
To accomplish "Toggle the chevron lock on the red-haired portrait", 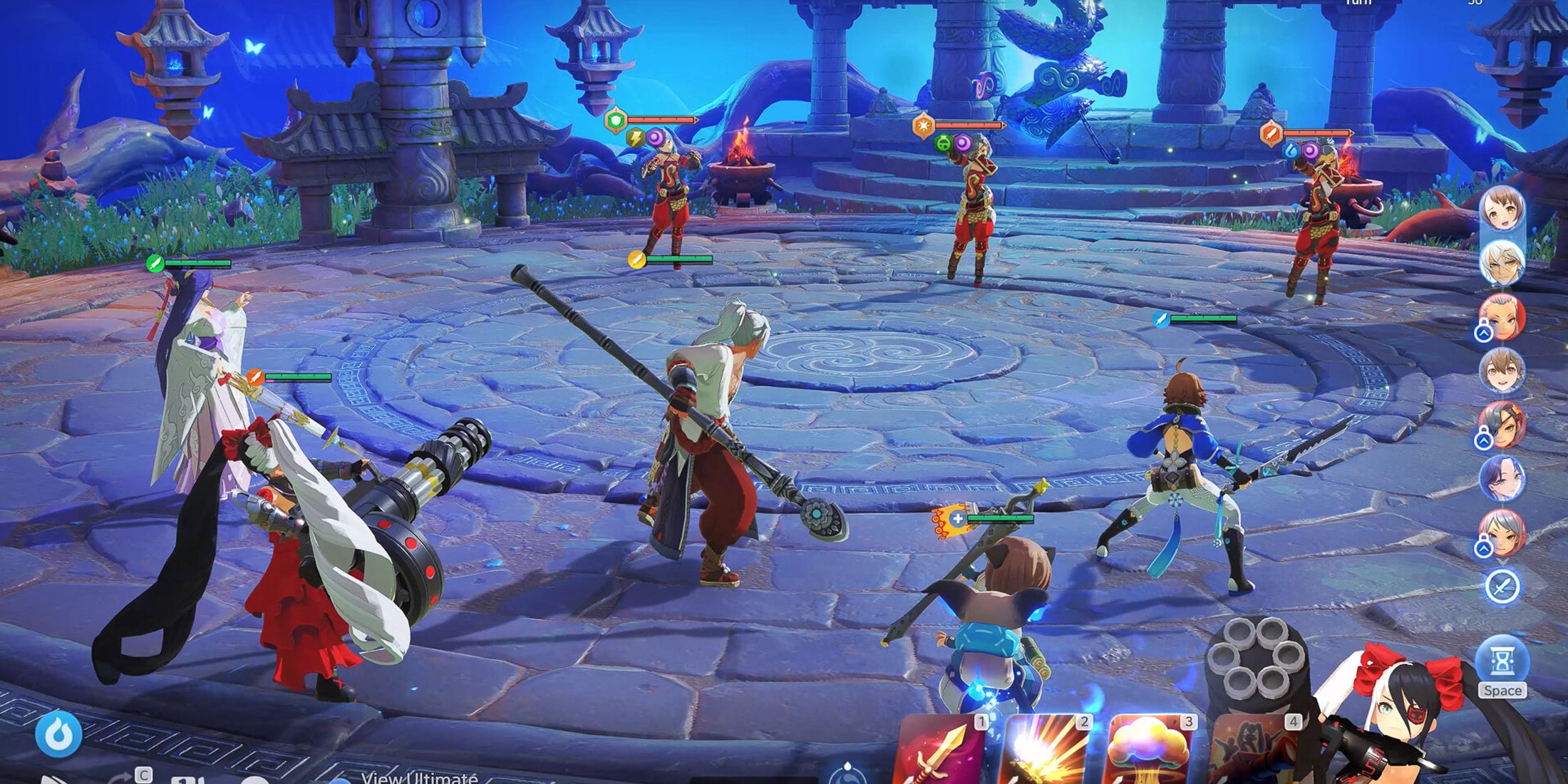I will click(x=1483, y=331).
